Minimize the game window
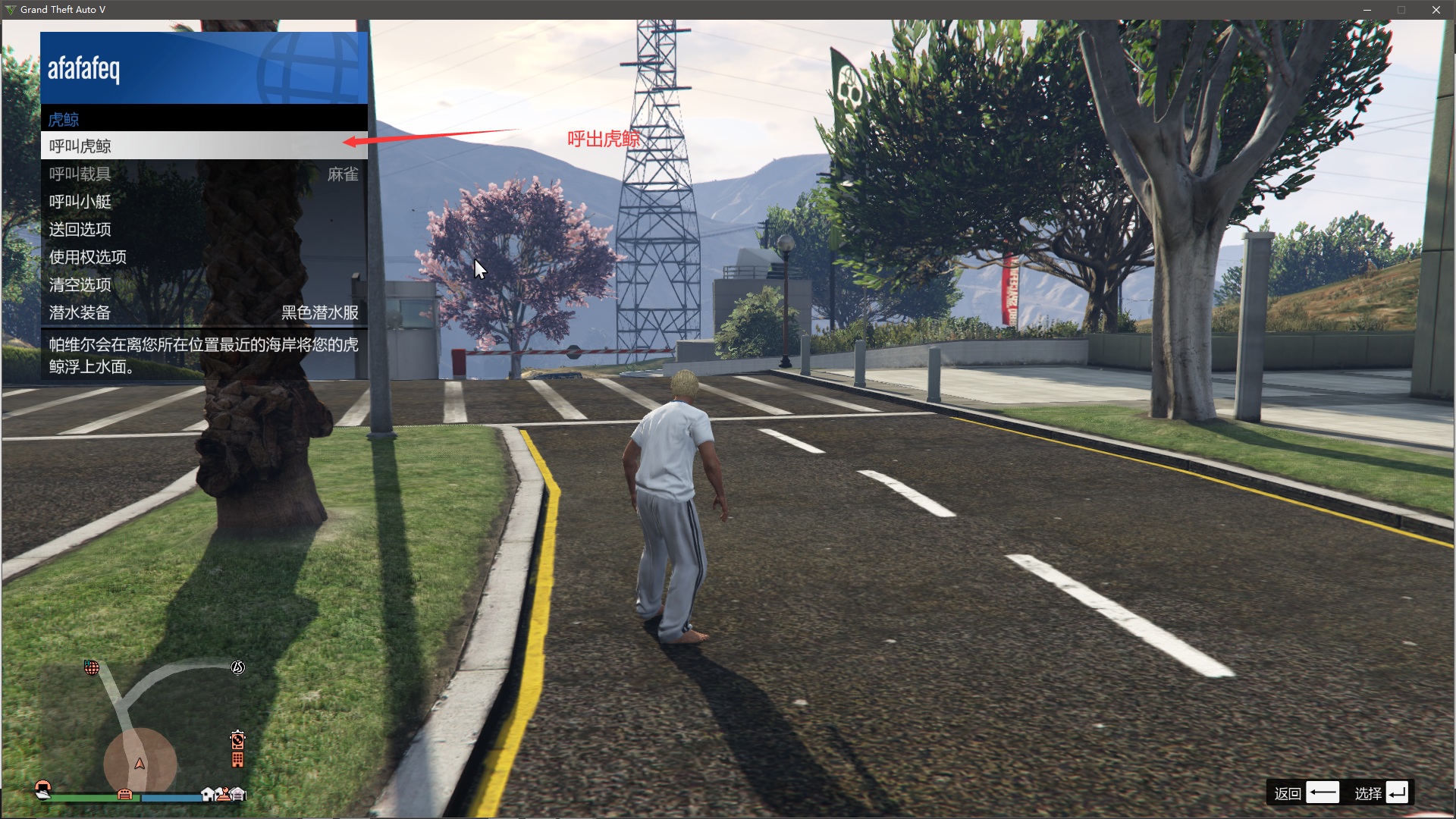 coord(1367,10)
